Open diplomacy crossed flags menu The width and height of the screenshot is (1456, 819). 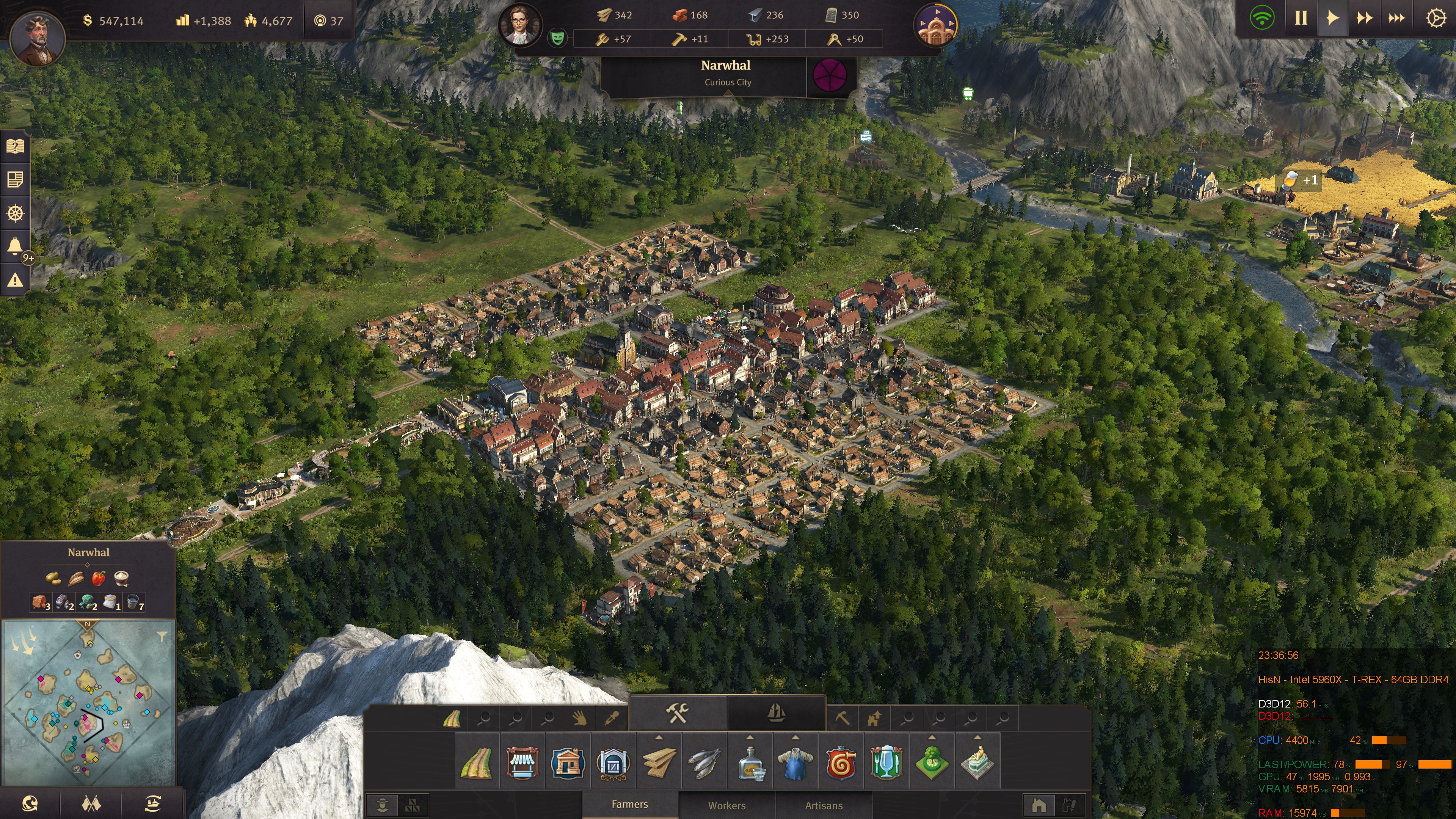91,803
